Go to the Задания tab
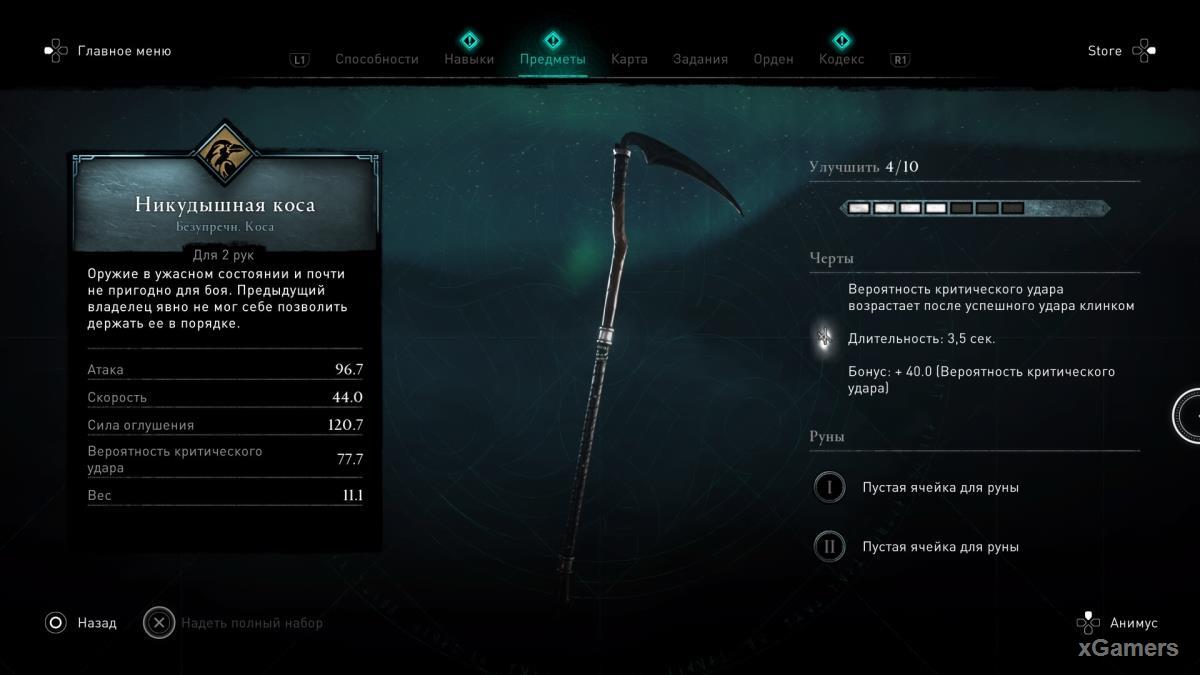Screen dimensions: 1200x675 pyautogui.click(x=700, y=59)
